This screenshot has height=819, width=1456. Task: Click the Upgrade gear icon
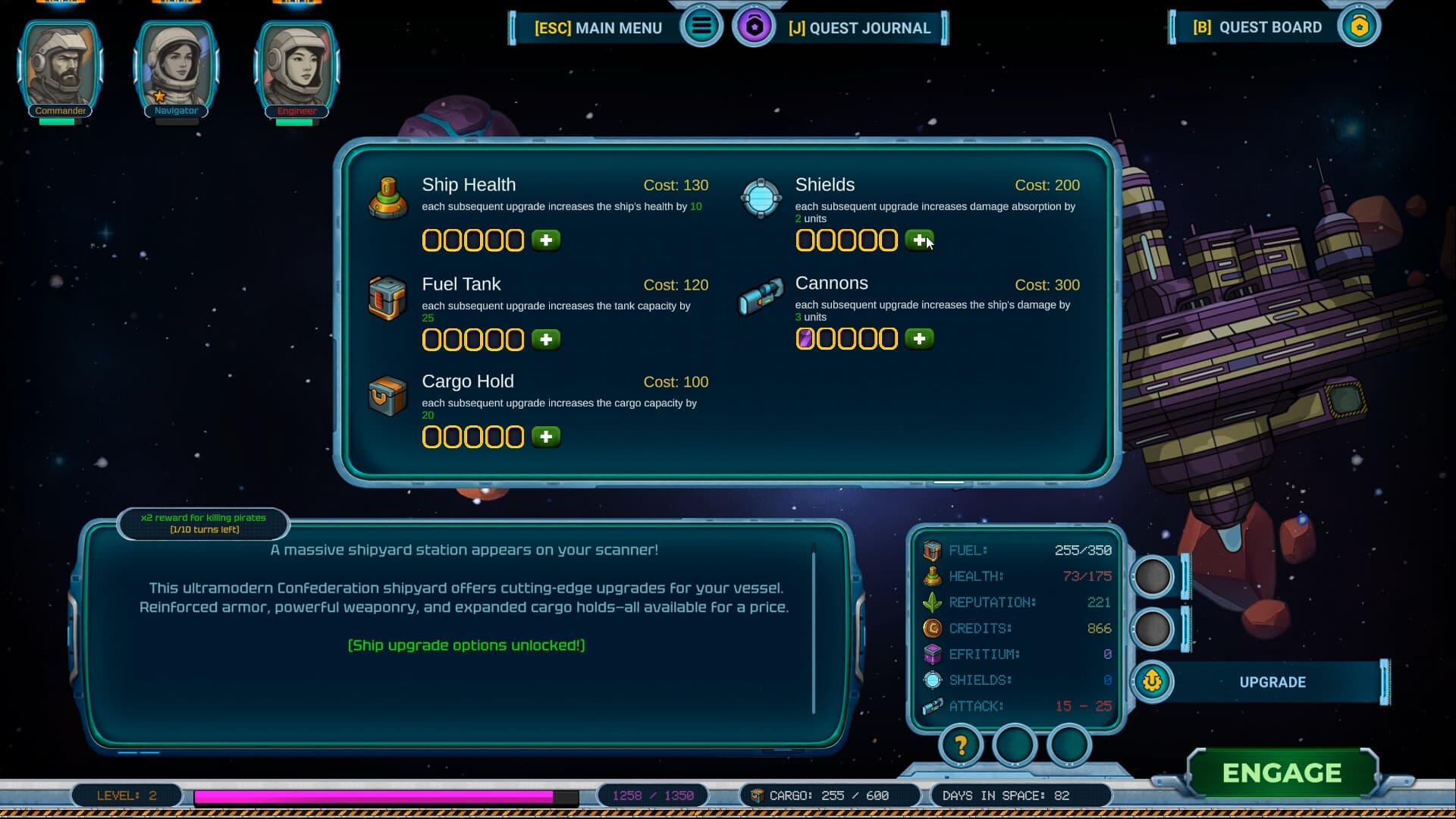[1152, 682]
